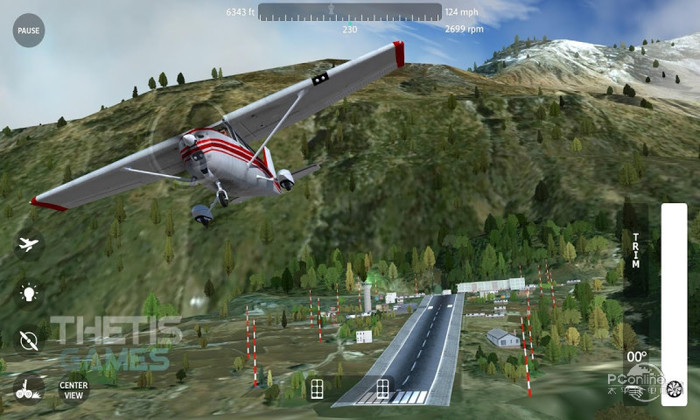Toggle the landing gear wheel icon
700x420 pixels.
28,387
